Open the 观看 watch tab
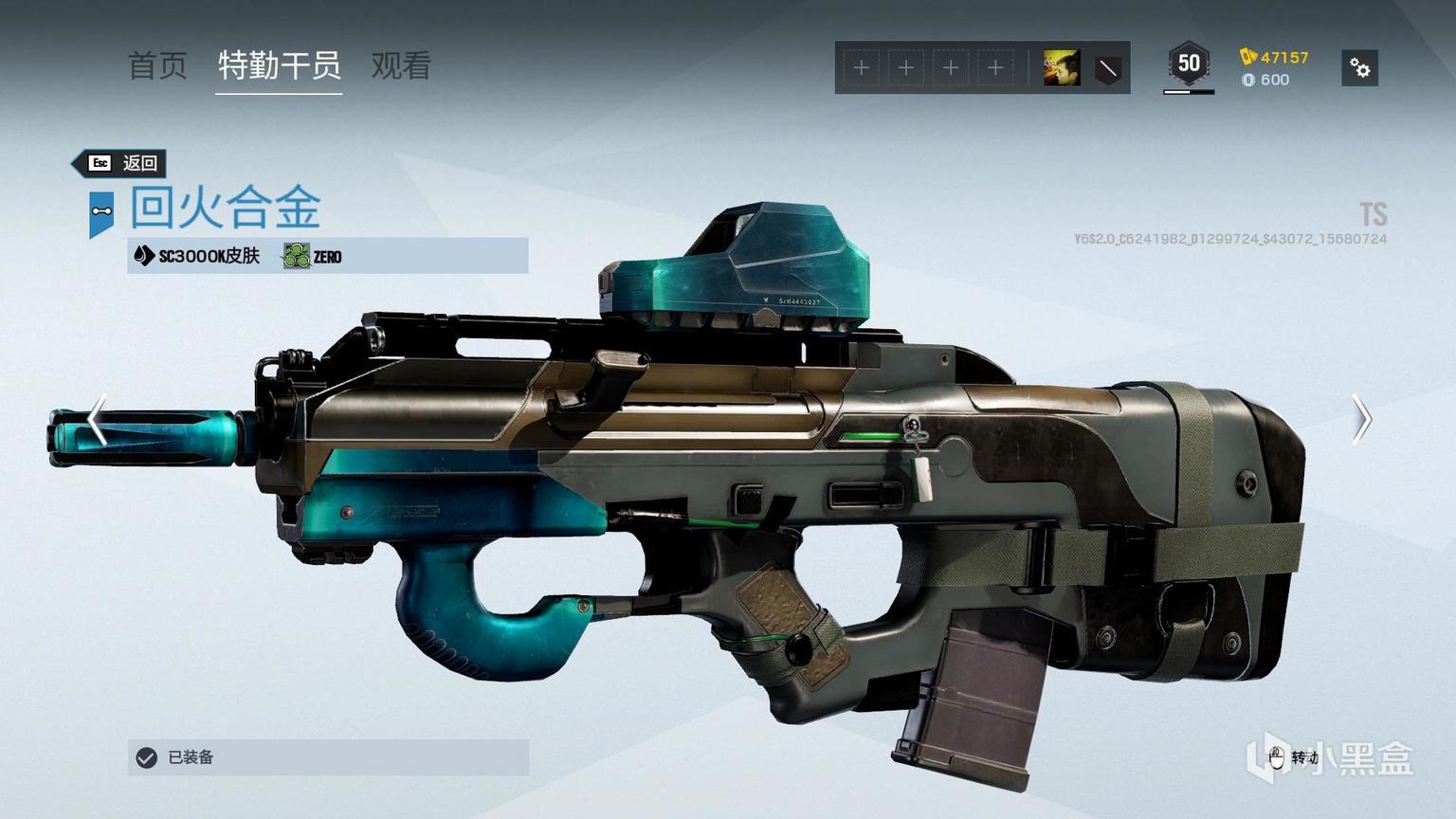1456x819 pixels. point(401,66)
